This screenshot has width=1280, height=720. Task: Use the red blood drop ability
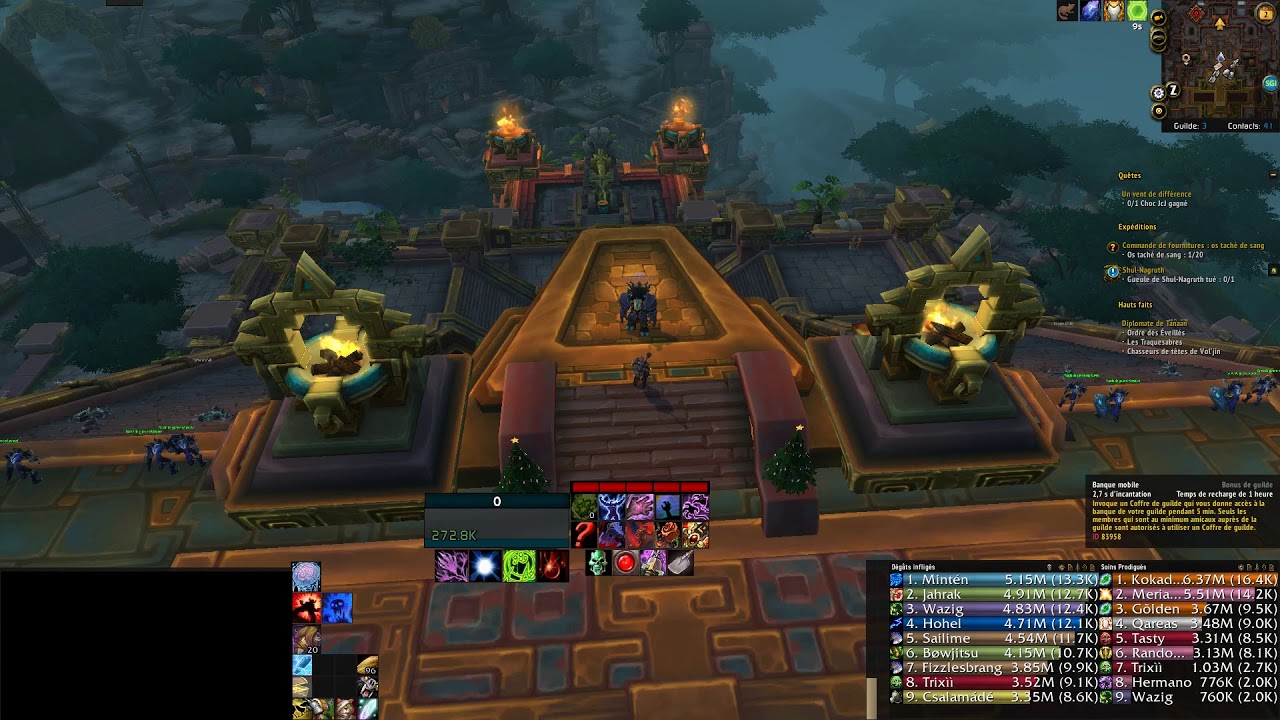(553, 566)
